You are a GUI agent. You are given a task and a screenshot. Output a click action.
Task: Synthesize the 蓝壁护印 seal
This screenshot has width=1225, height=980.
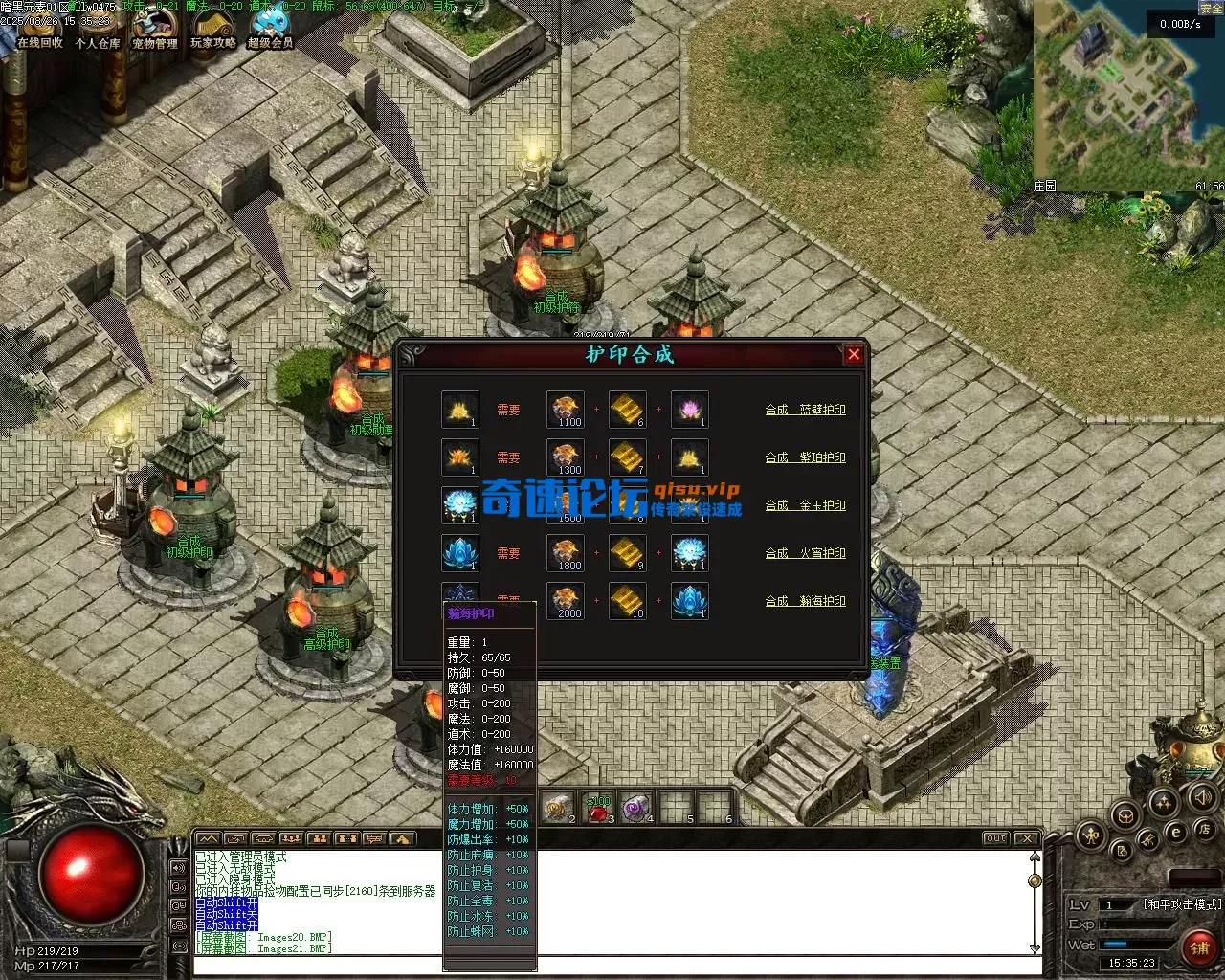click(x=805, y=410)
